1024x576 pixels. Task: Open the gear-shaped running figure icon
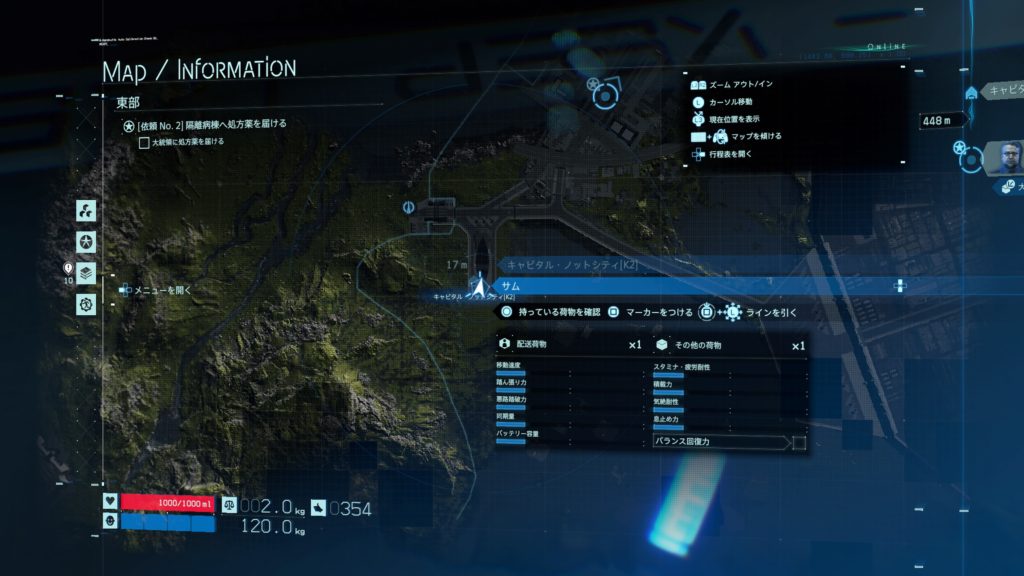tap(87, 302)
